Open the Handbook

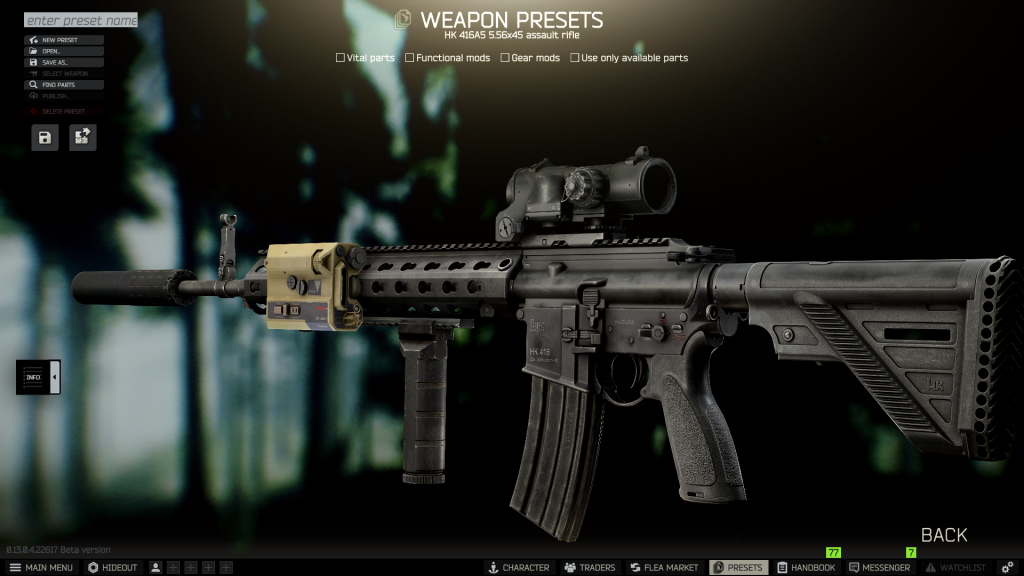click(806, 568)
